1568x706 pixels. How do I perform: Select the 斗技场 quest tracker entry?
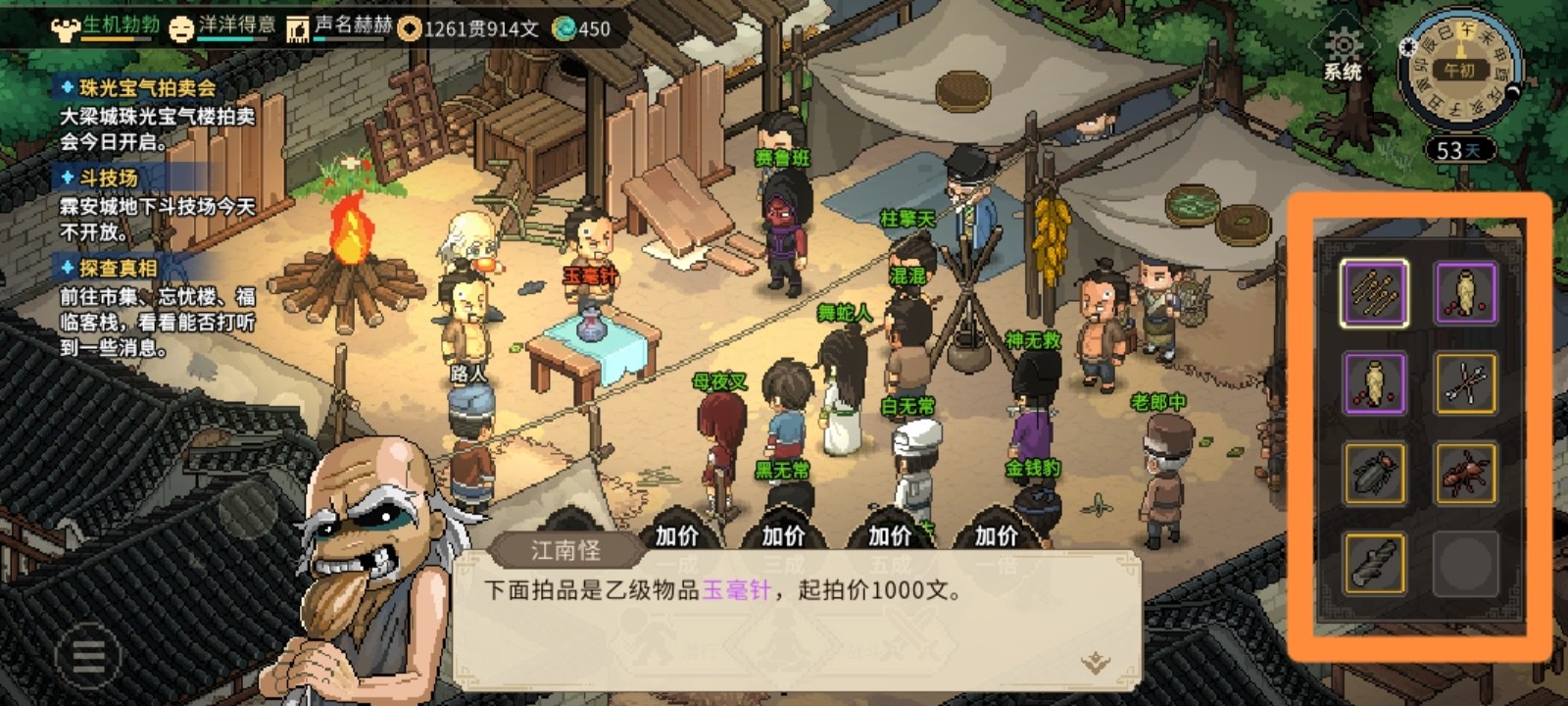tap(109, 178)
